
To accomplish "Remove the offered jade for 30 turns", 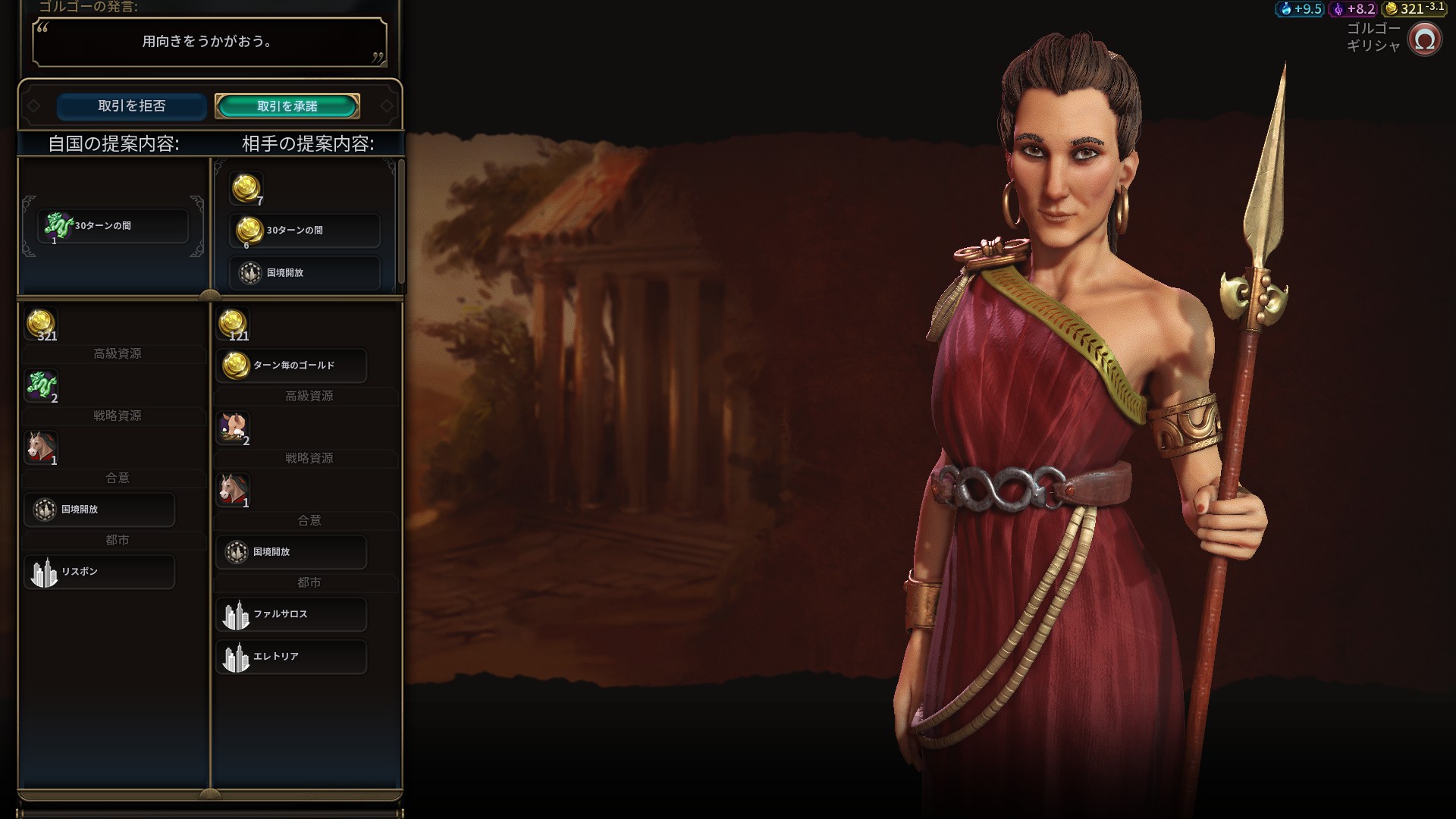I will tap(112, 226).
